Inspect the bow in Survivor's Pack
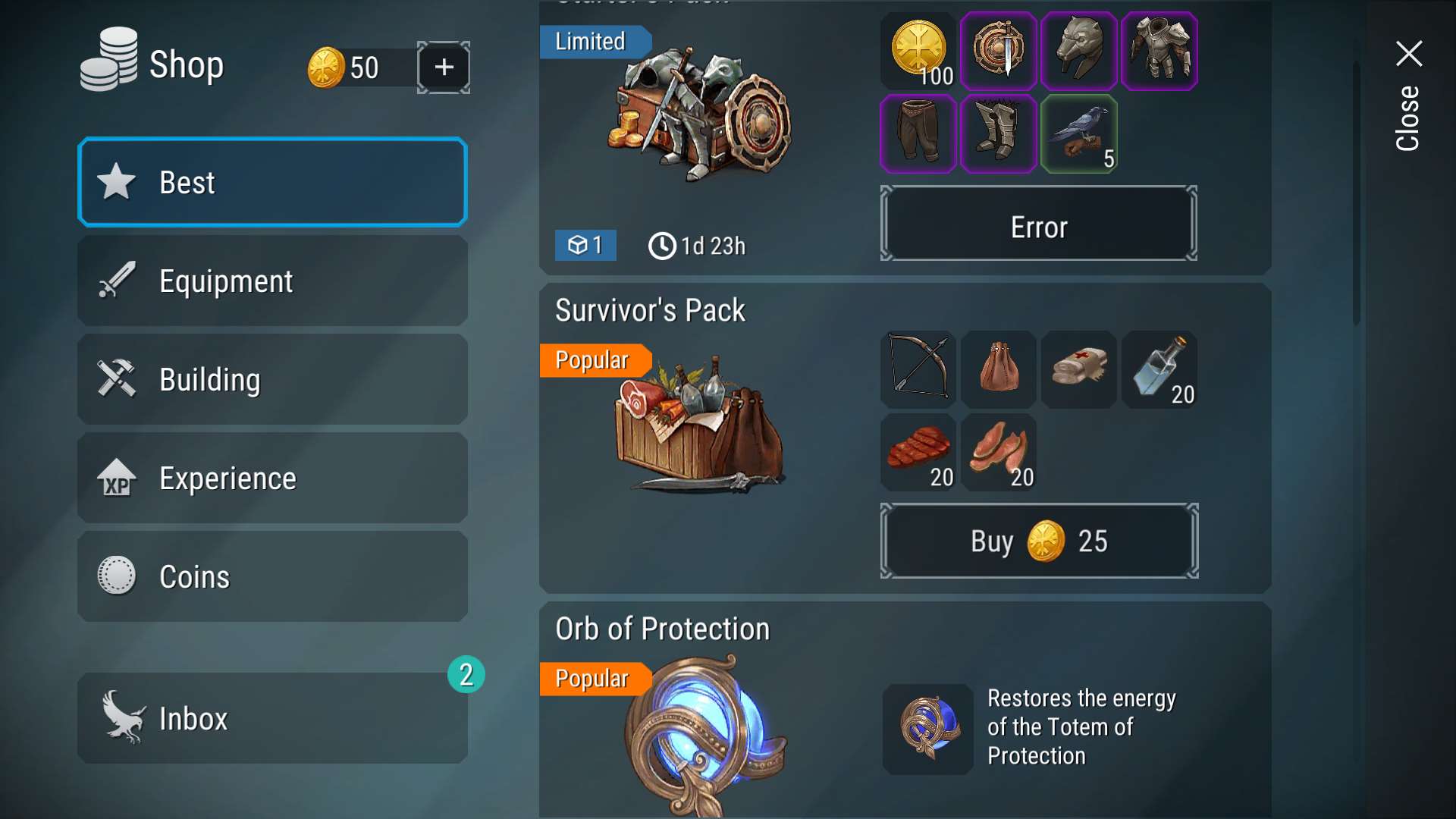This screenshot has height=819, width=1456. click(918, 369)
